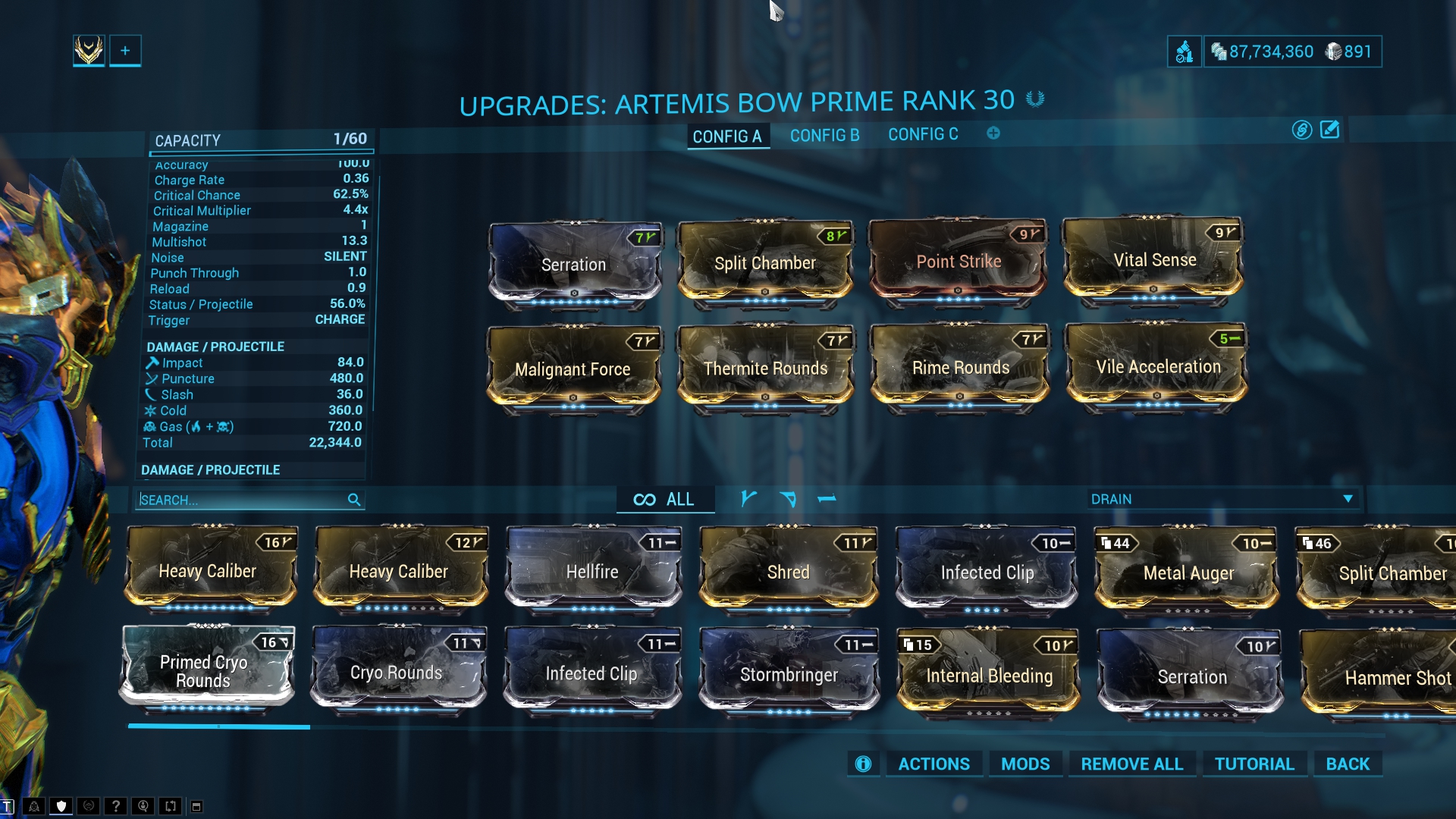Select the equipped Serration mod

pos(574,265)
